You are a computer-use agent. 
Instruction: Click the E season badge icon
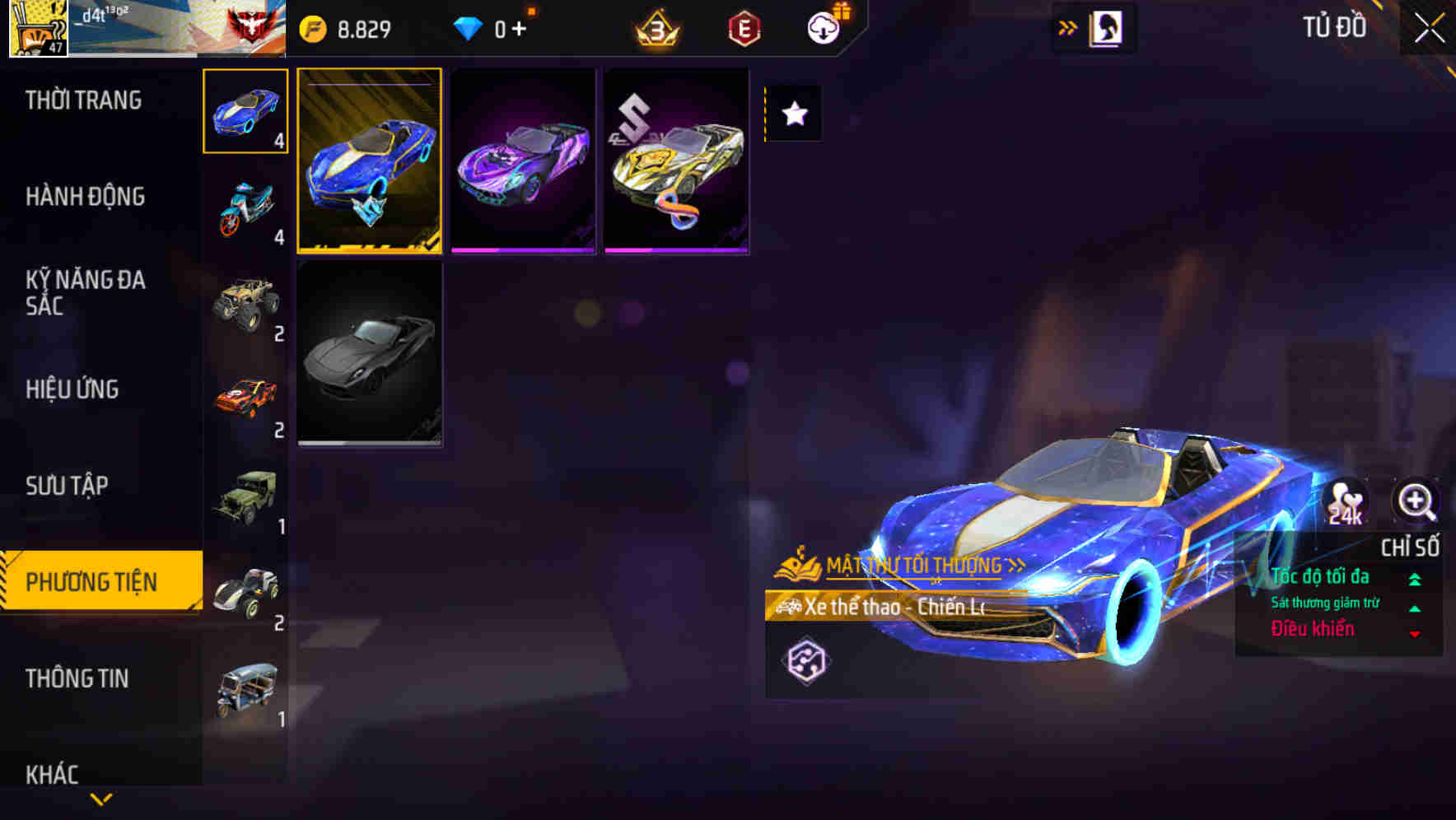pos(744,27)
